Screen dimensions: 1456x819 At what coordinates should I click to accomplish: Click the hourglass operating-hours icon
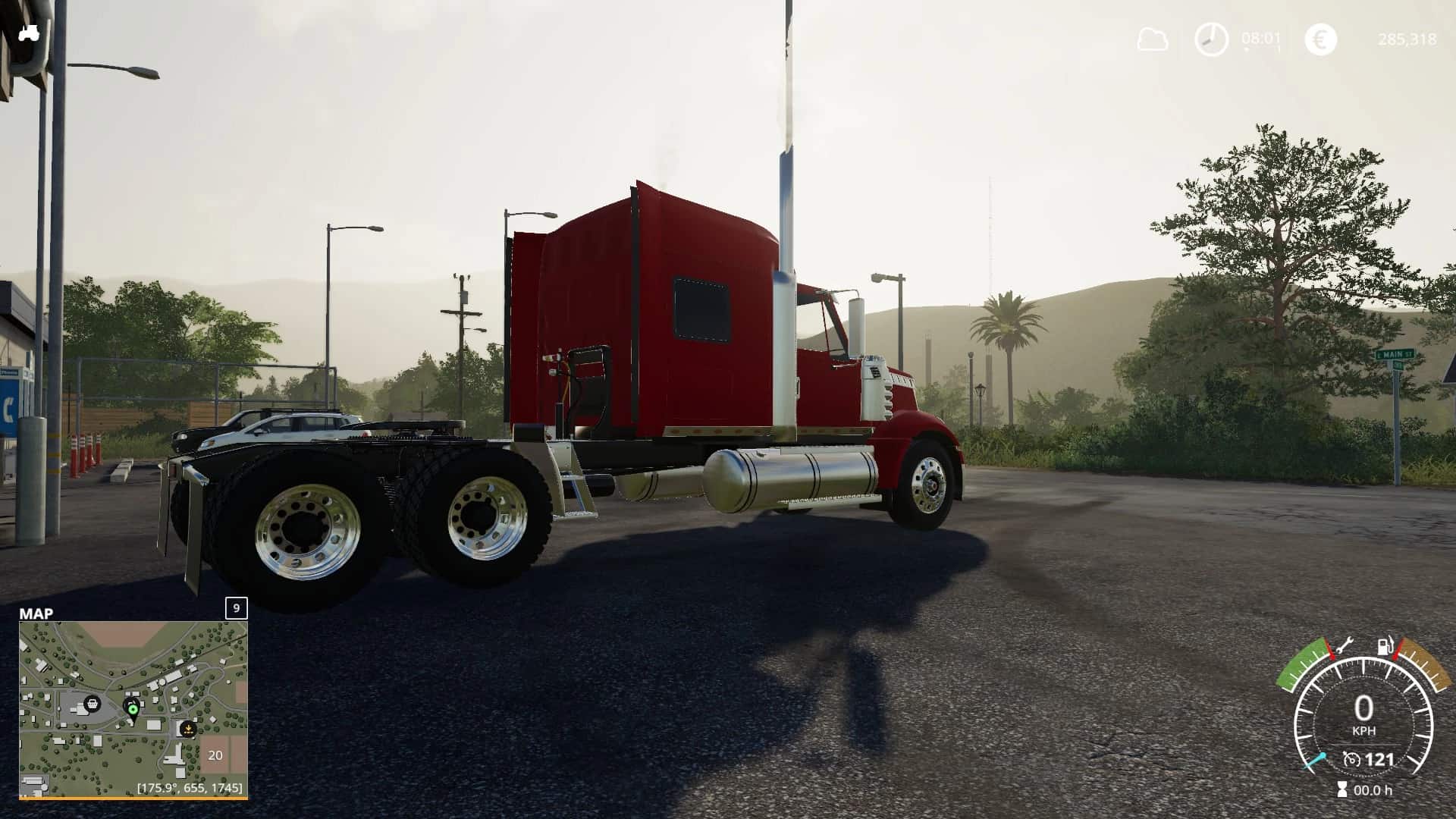click(x=1341, y=789)
